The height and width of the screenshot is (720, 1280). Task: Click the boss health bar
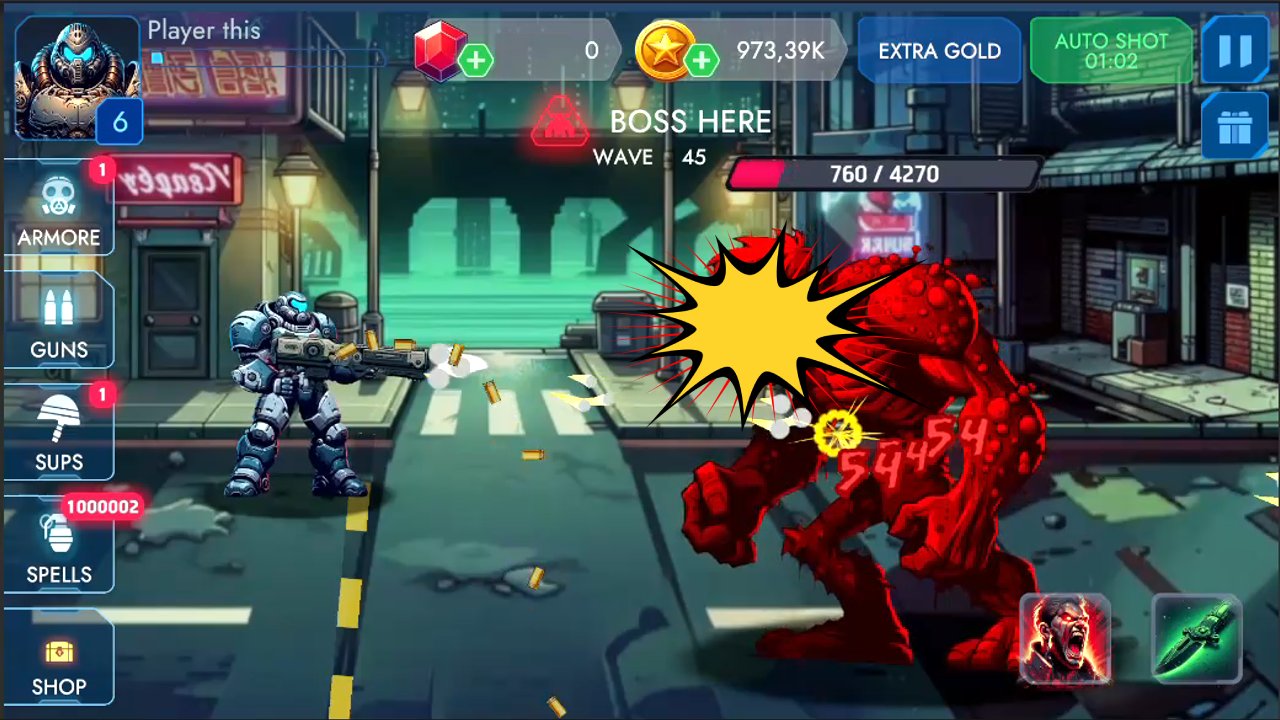click(885, 174)
